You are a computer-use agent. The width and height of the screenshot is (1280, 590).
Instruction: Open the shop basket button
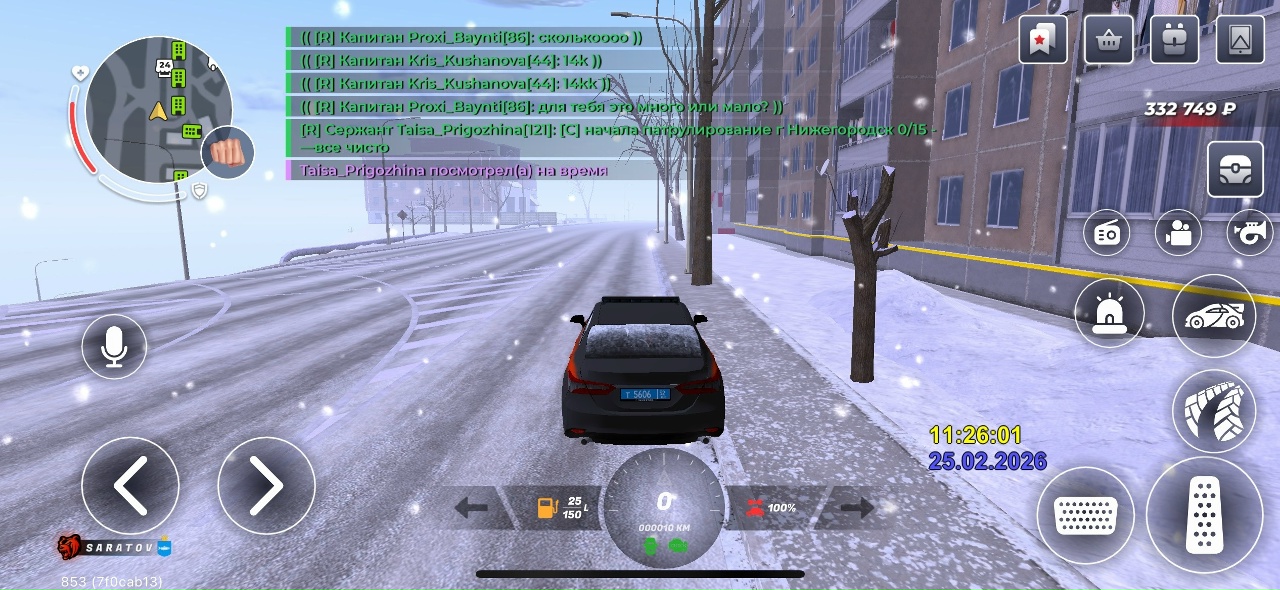point(1108,40)
